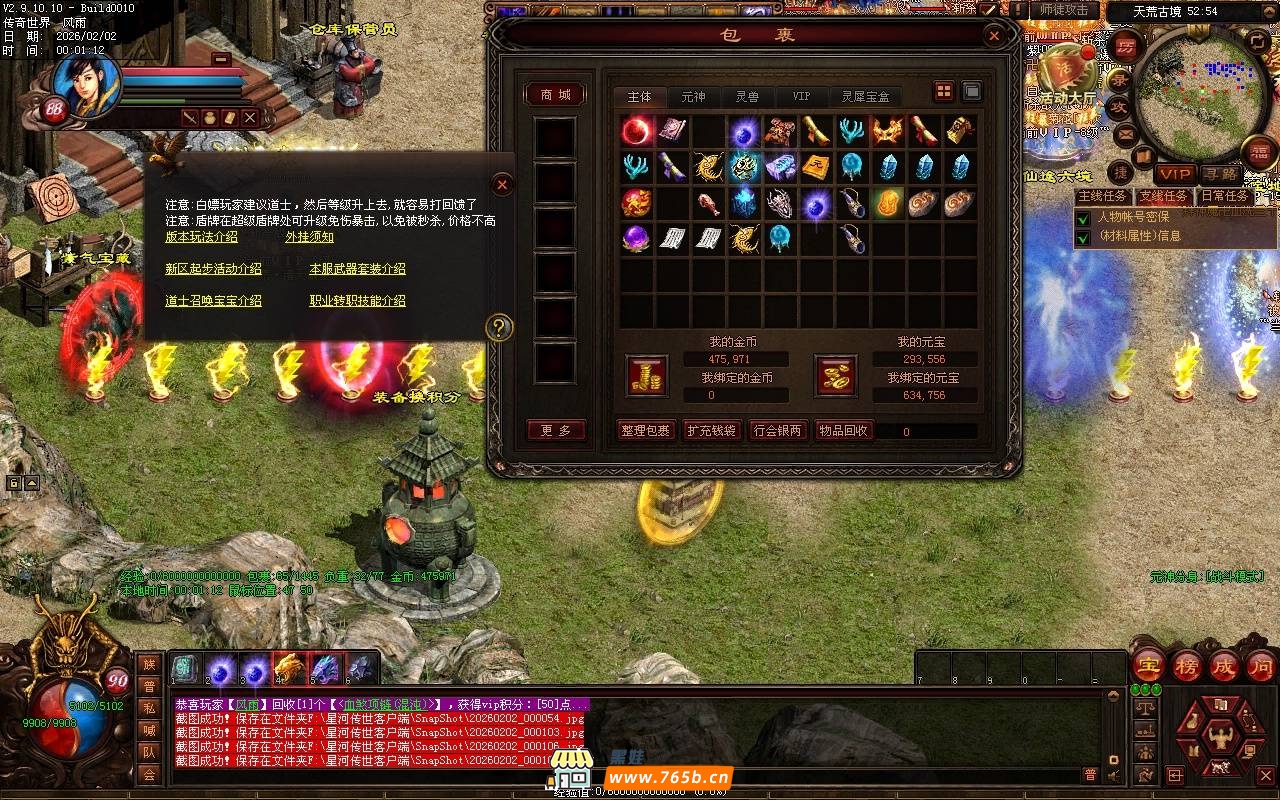
Task: Click the VIP button under the minimap
Action: pos(1175,175)
